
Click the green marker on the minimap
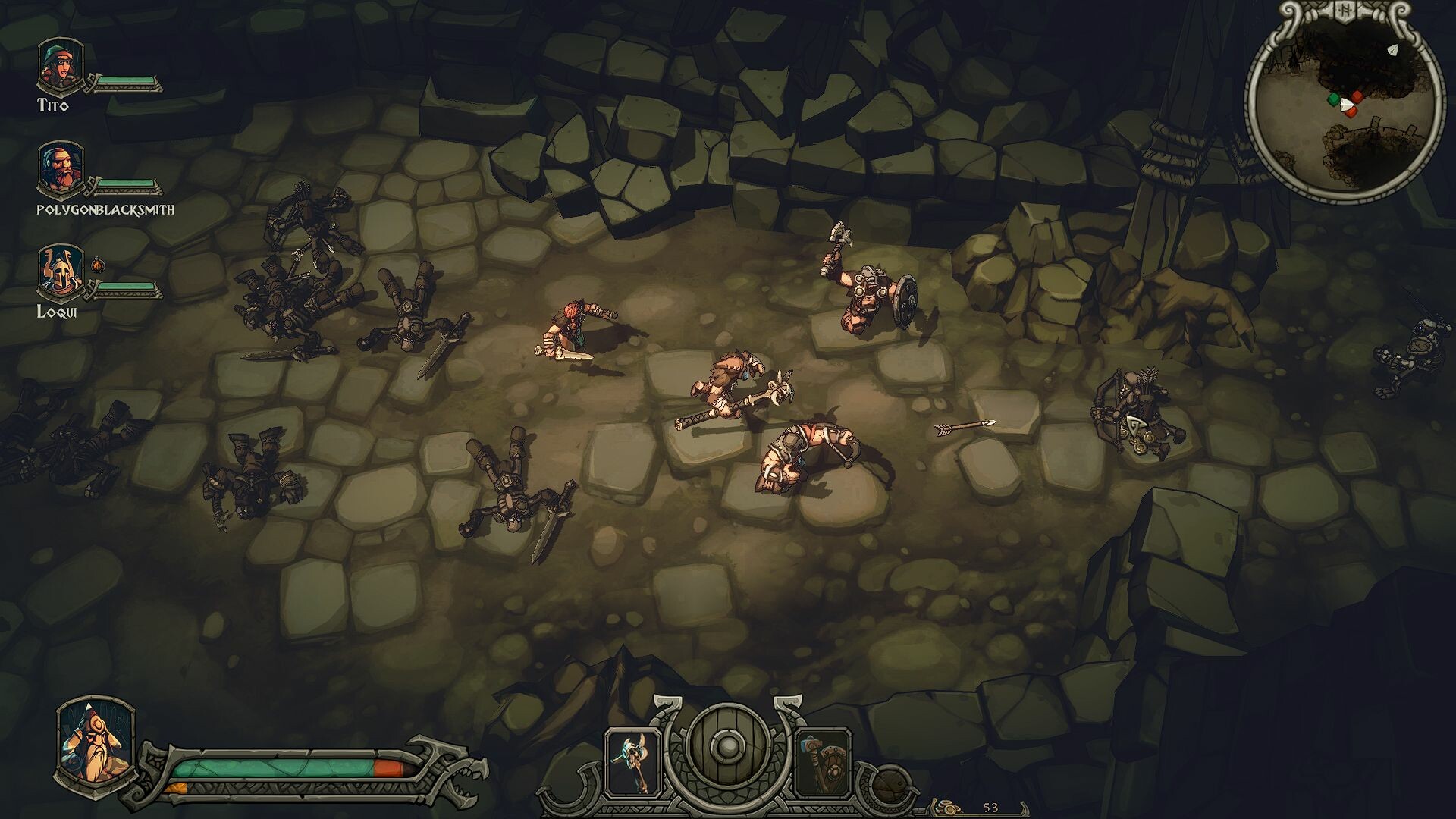[x=1333, y=99]
